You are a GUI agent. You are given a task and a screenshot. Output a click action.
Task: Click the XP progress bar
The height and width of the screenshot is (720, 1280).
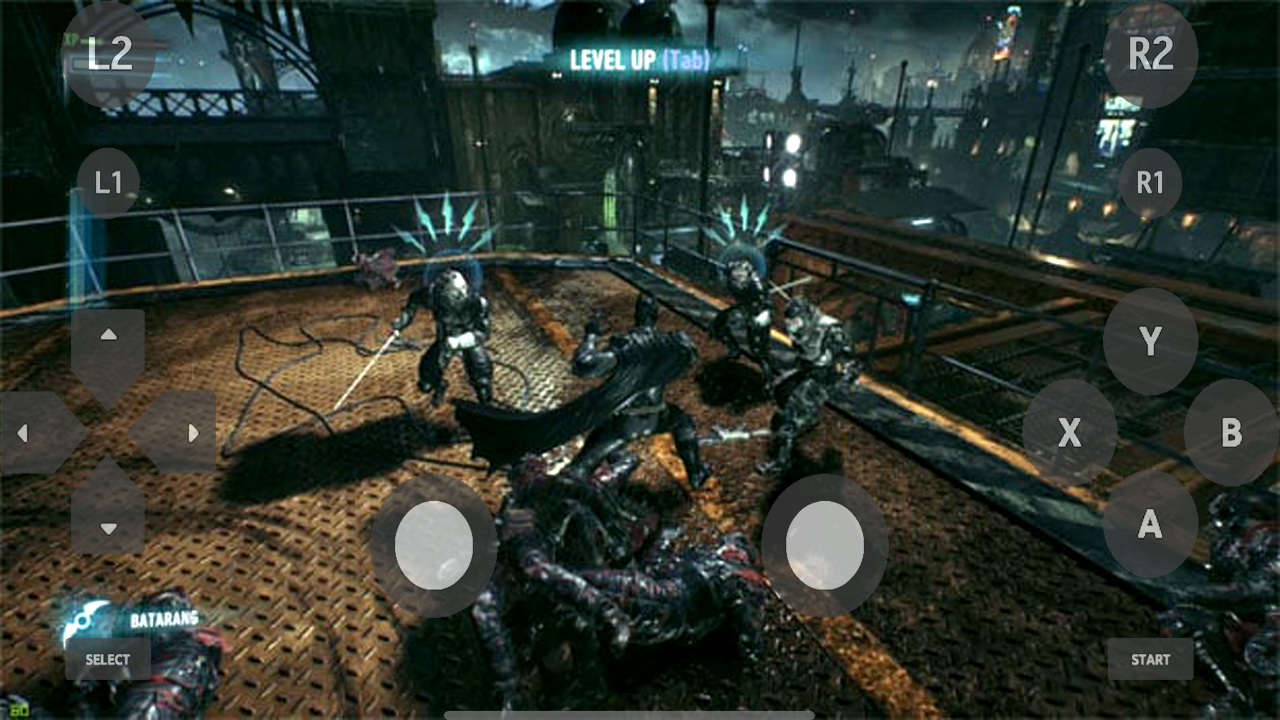[110, 41]
